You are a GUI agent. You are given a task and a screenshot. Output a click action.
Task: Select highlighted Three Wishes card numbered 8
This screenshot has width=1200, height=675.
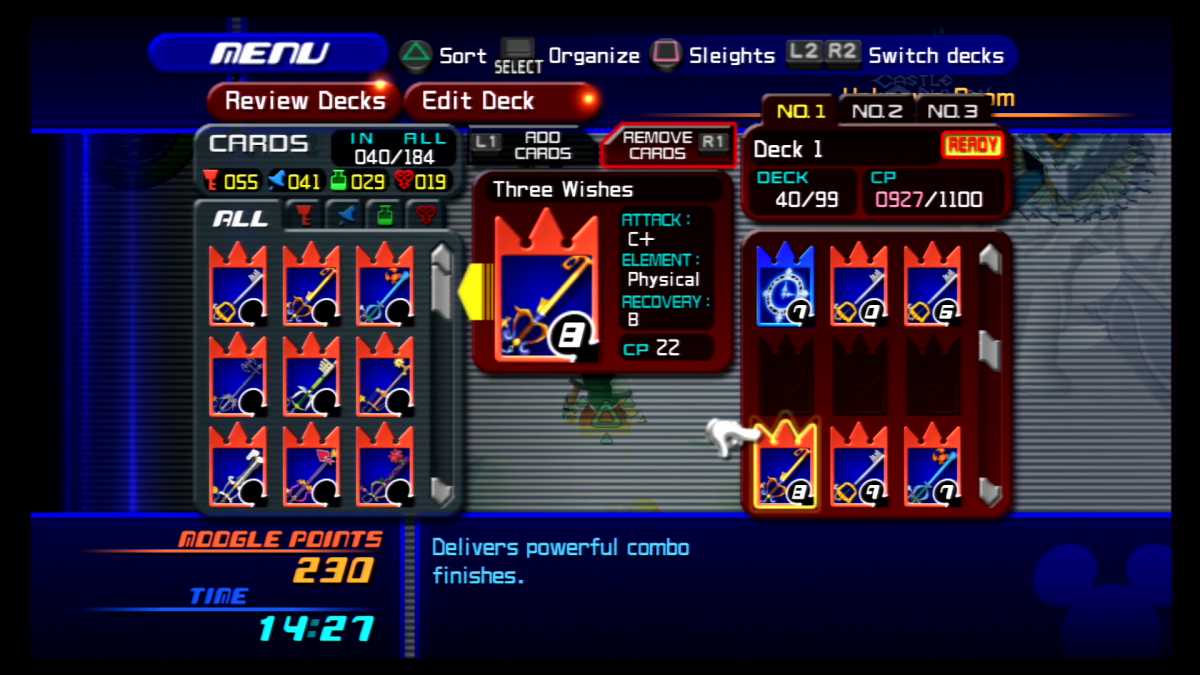785,466
